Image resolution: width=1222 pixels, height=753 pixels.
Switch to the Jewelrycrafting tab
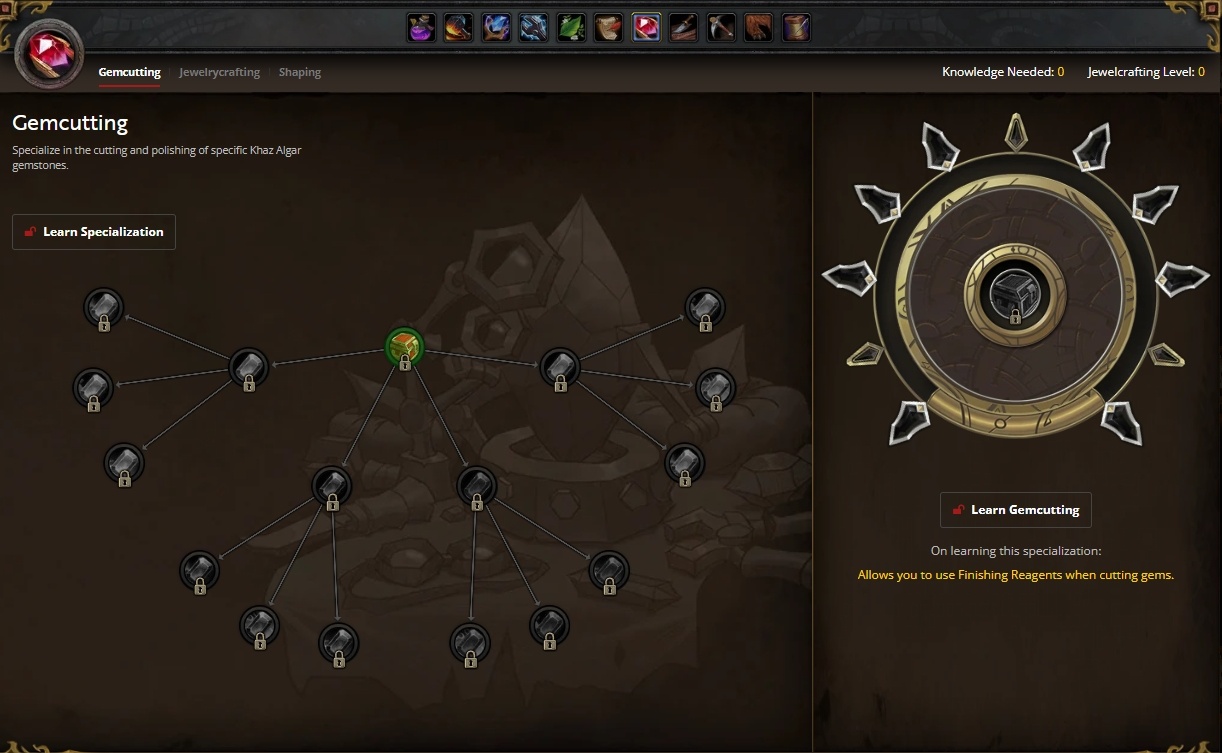coord(219,72)
